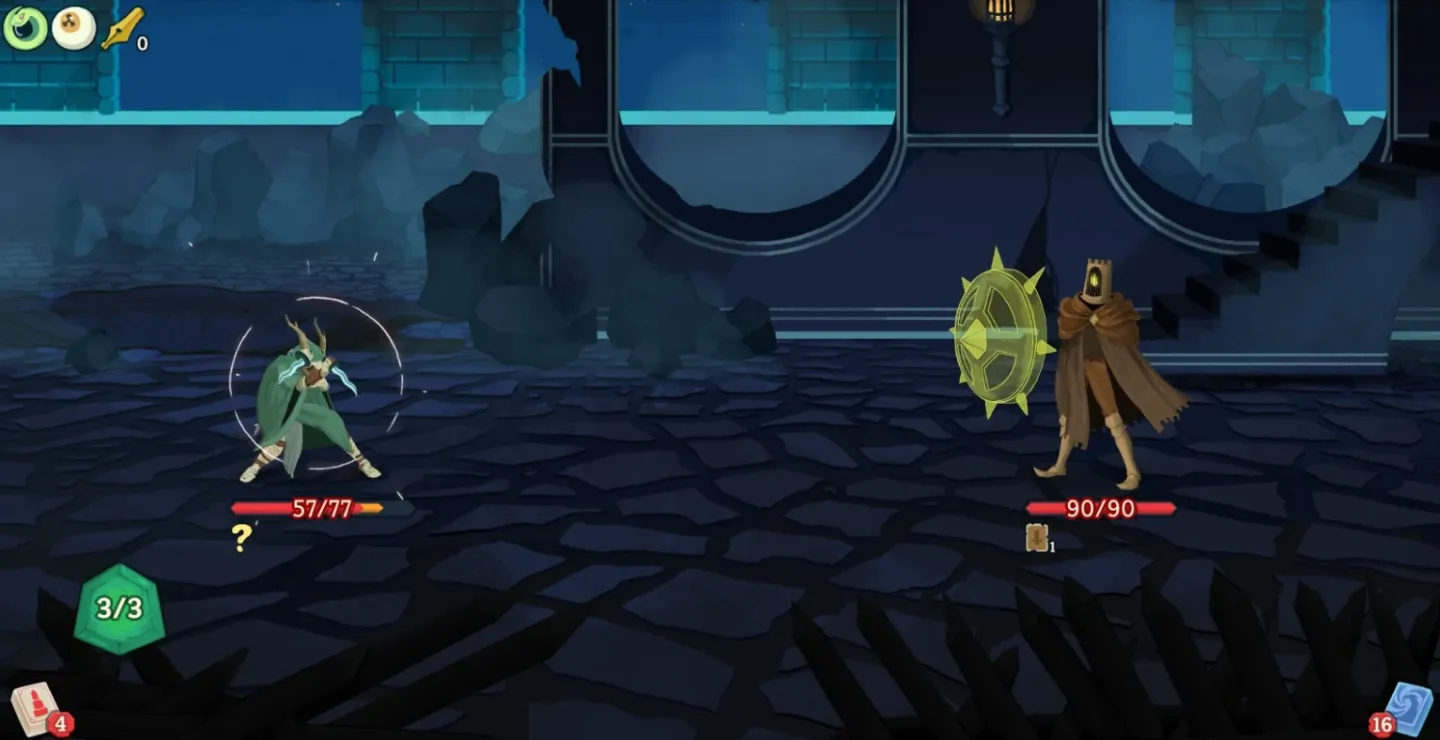Check the enemy's scroll debuff icon
The height and width of the screenshot is (740, 1440).
[1037, 538]
